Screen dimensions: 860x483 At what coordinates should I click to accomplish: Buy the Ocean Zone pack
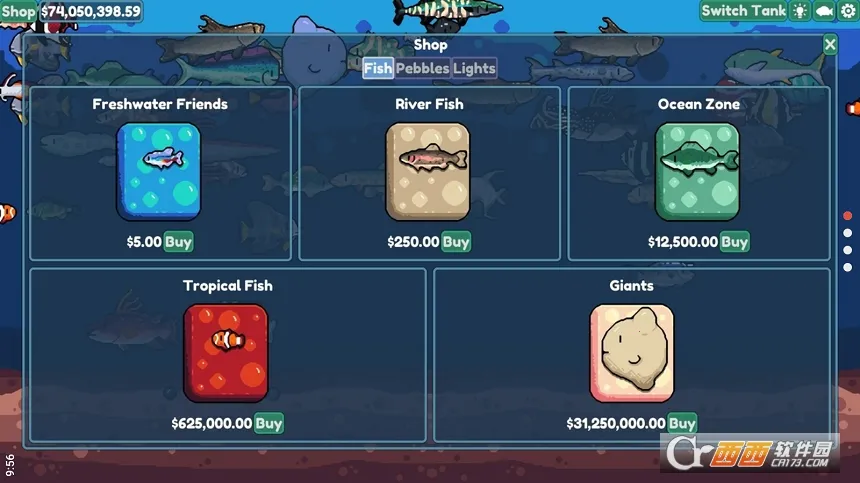point(734,241)
